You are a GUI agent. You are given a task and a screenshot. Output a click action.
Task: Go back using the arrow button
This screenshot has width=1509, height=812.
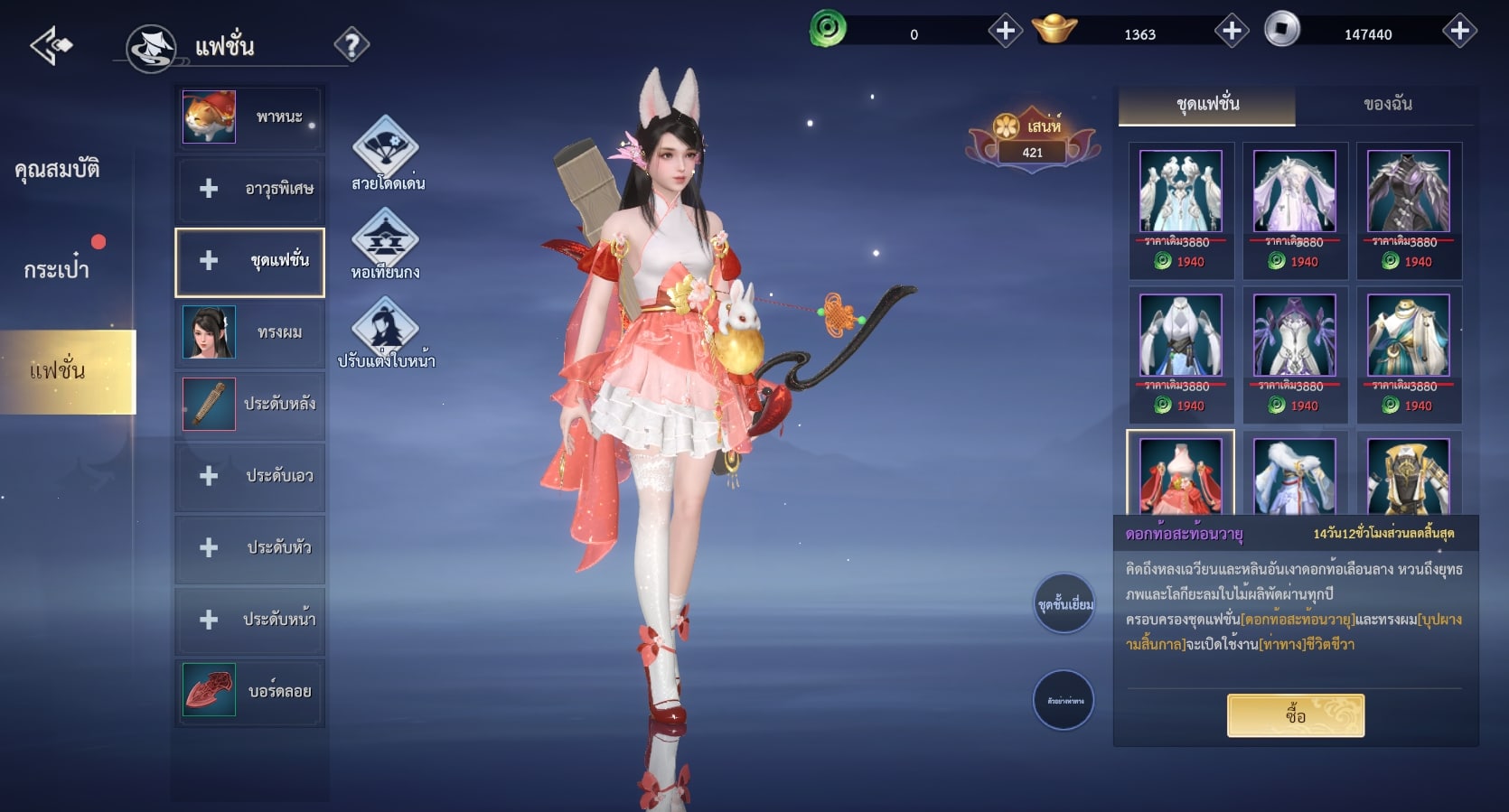(51, 45)
